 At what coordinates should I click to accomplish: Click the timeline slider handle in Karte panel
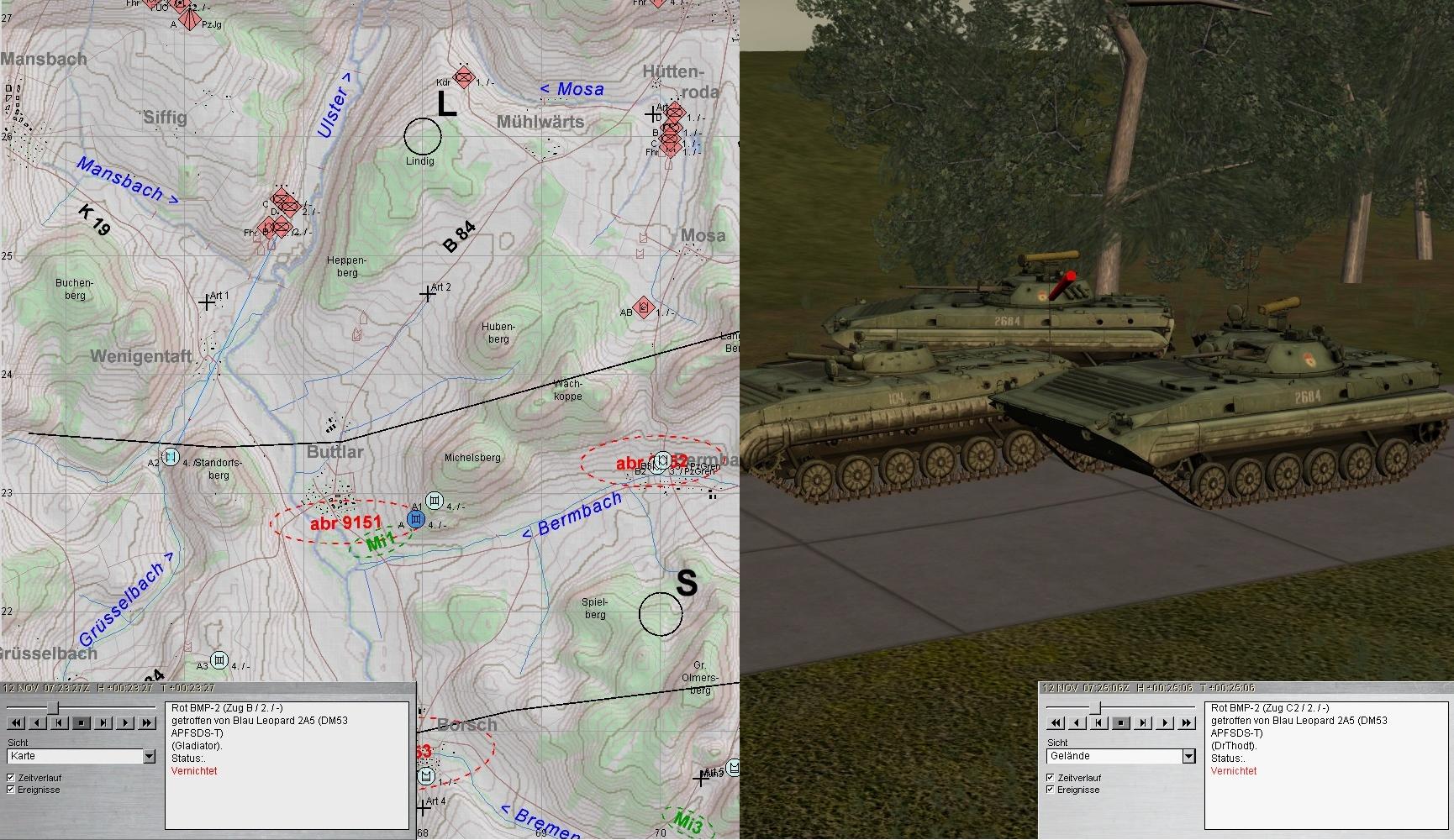pyautogui.click(x=53, y=708)
